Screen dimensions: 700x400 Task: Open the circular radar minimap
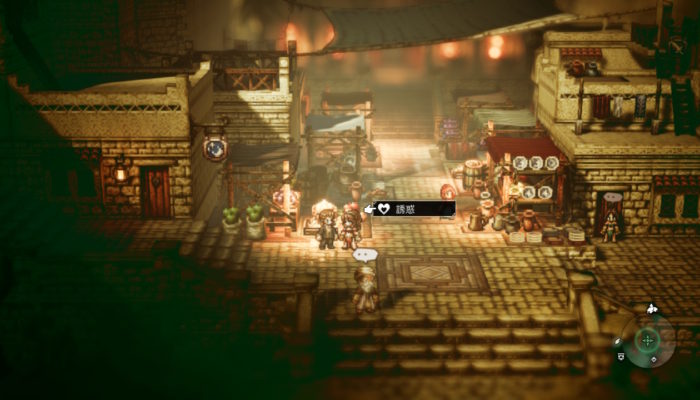tap(648, 341)
